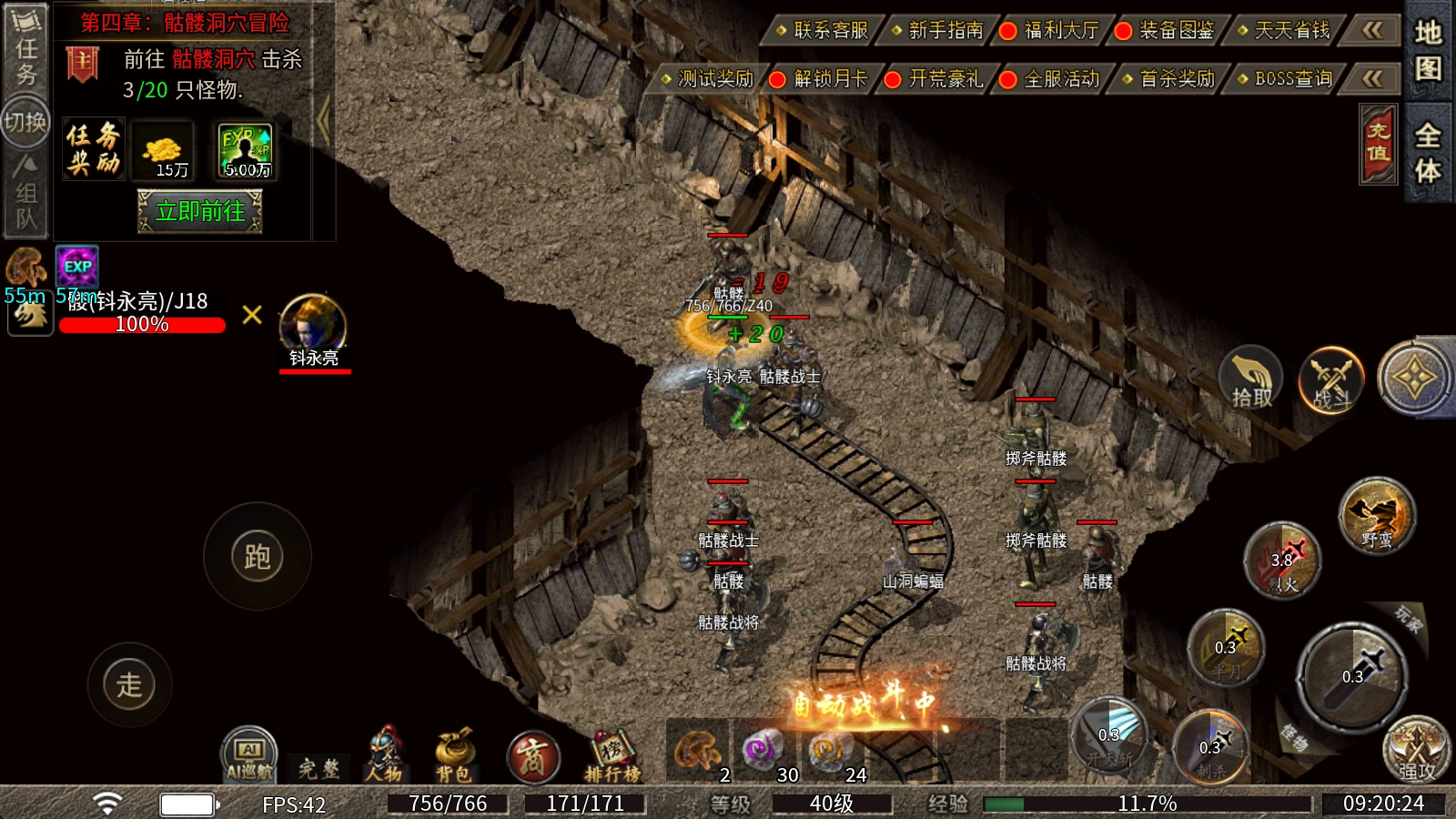This screenshot has height=819, width=1456.
Task: Select the 走 walk movement button
Action: tap(129, 684)
